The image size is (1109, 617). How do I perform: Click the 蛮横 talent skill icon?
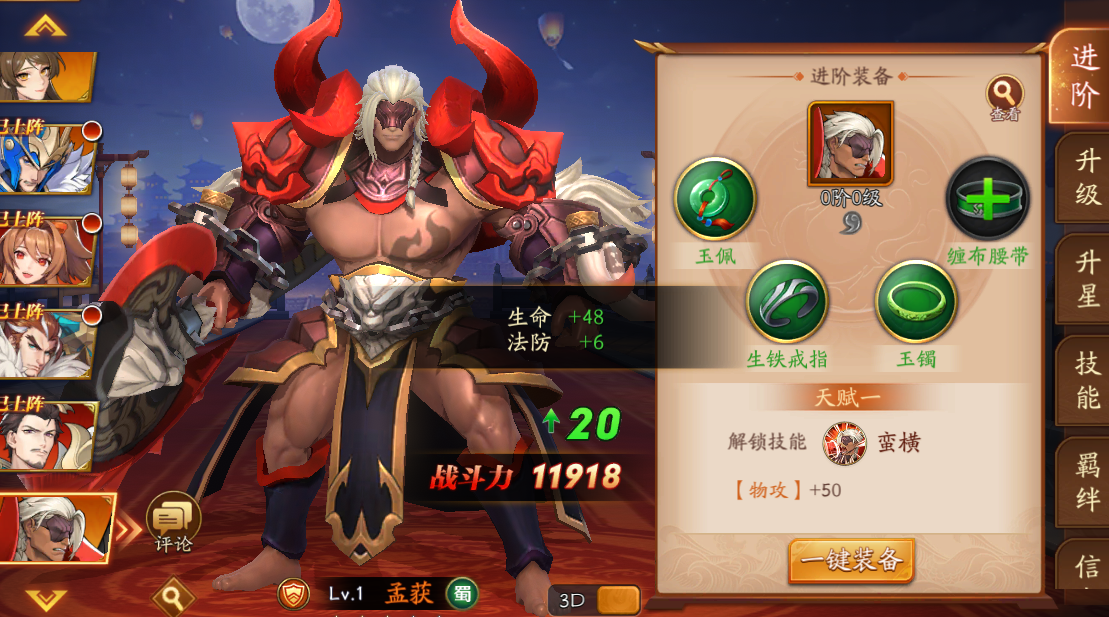coord(844,442)
